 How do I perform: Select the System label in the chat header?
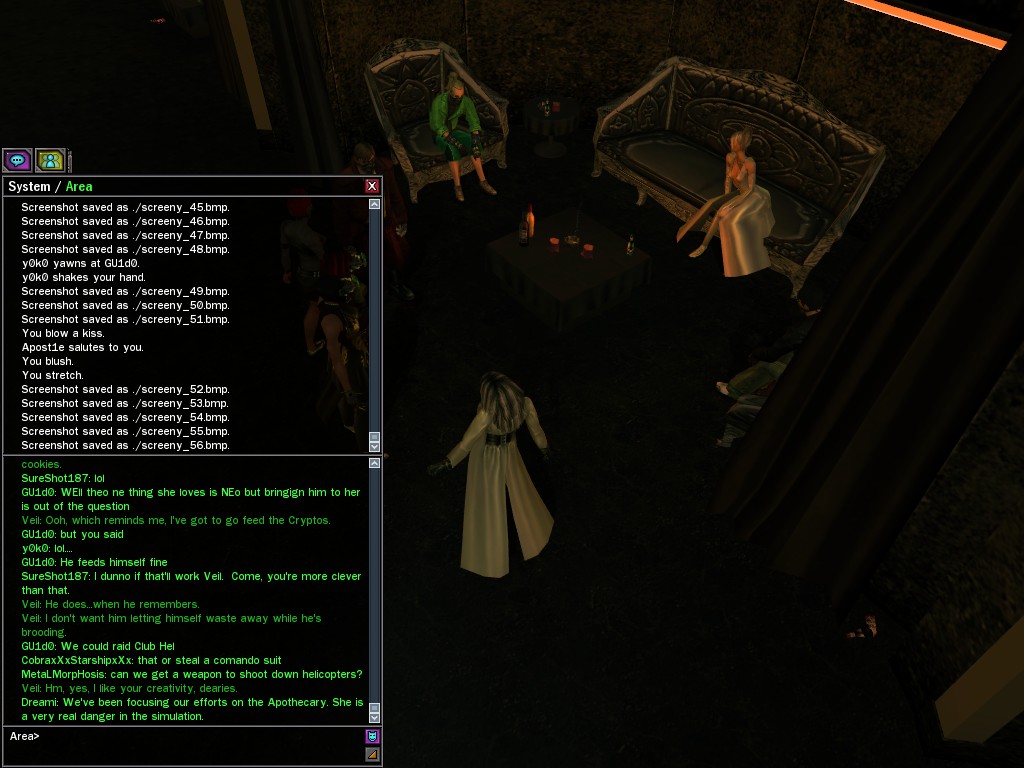(x=29, y=187)
